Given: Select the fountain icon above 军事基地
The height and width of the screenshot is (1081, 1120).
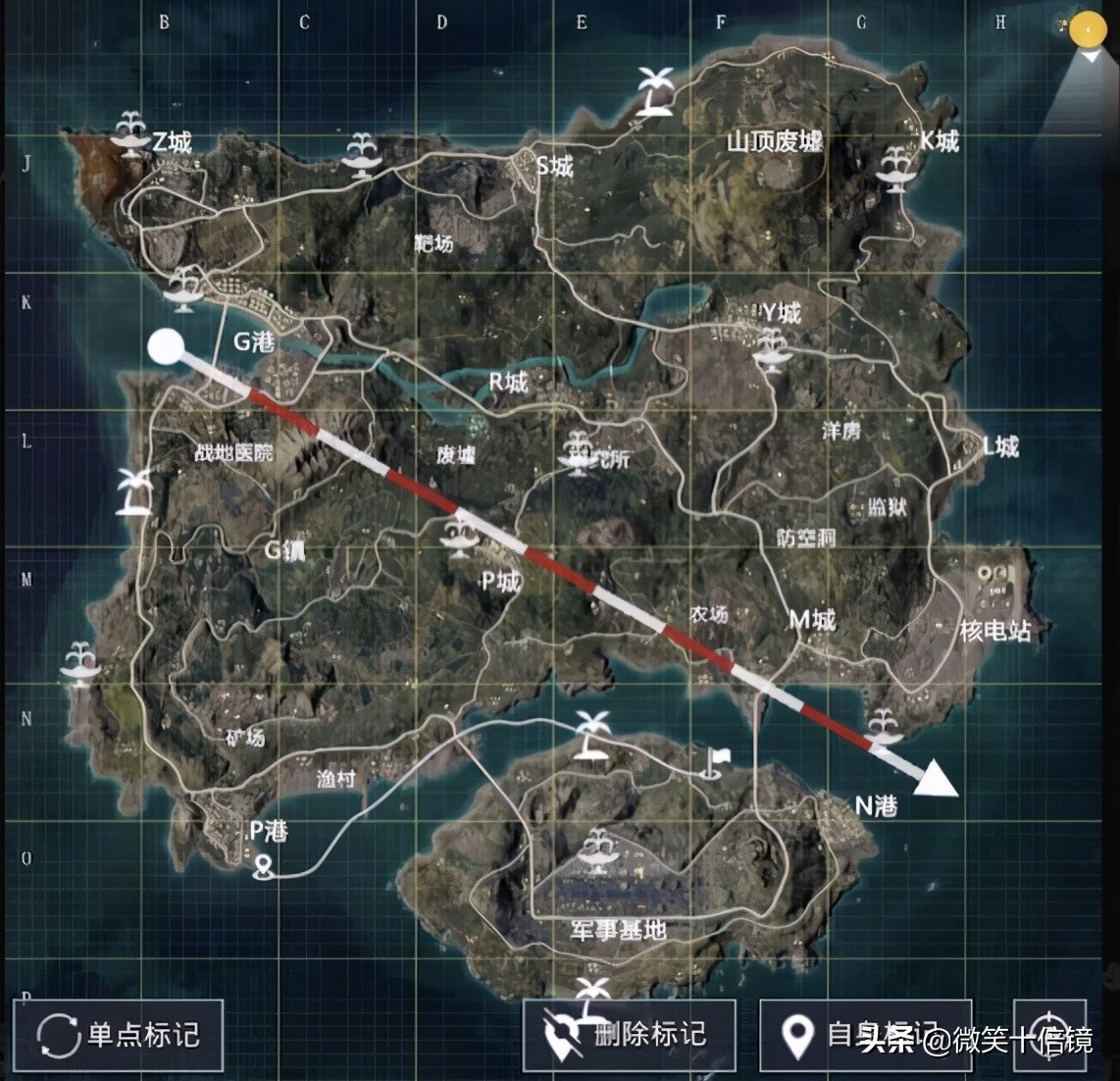Looking at the screenshot, I should (595, 848).
